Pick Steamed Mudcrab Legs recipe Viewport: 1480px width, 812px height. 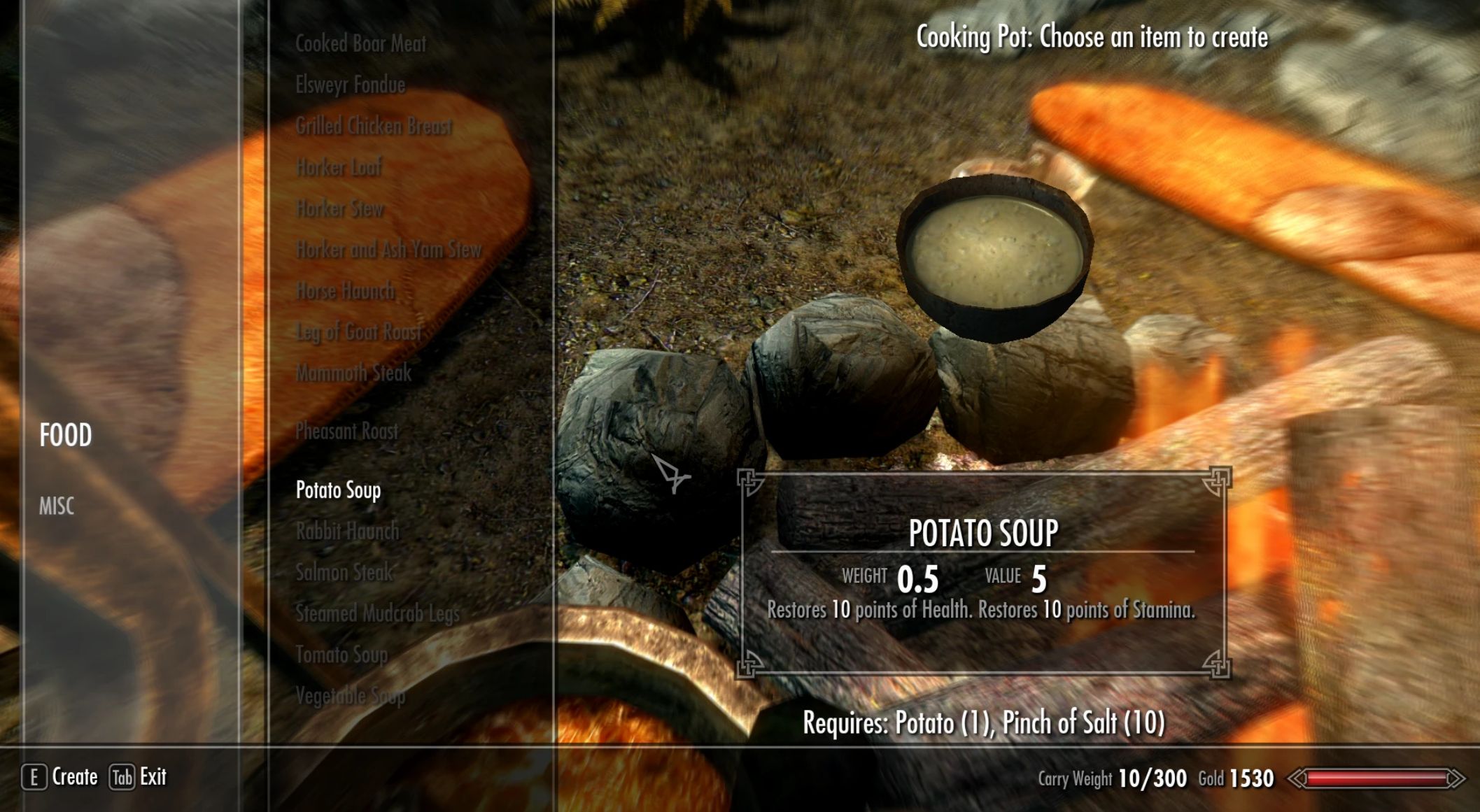[377, 613]
